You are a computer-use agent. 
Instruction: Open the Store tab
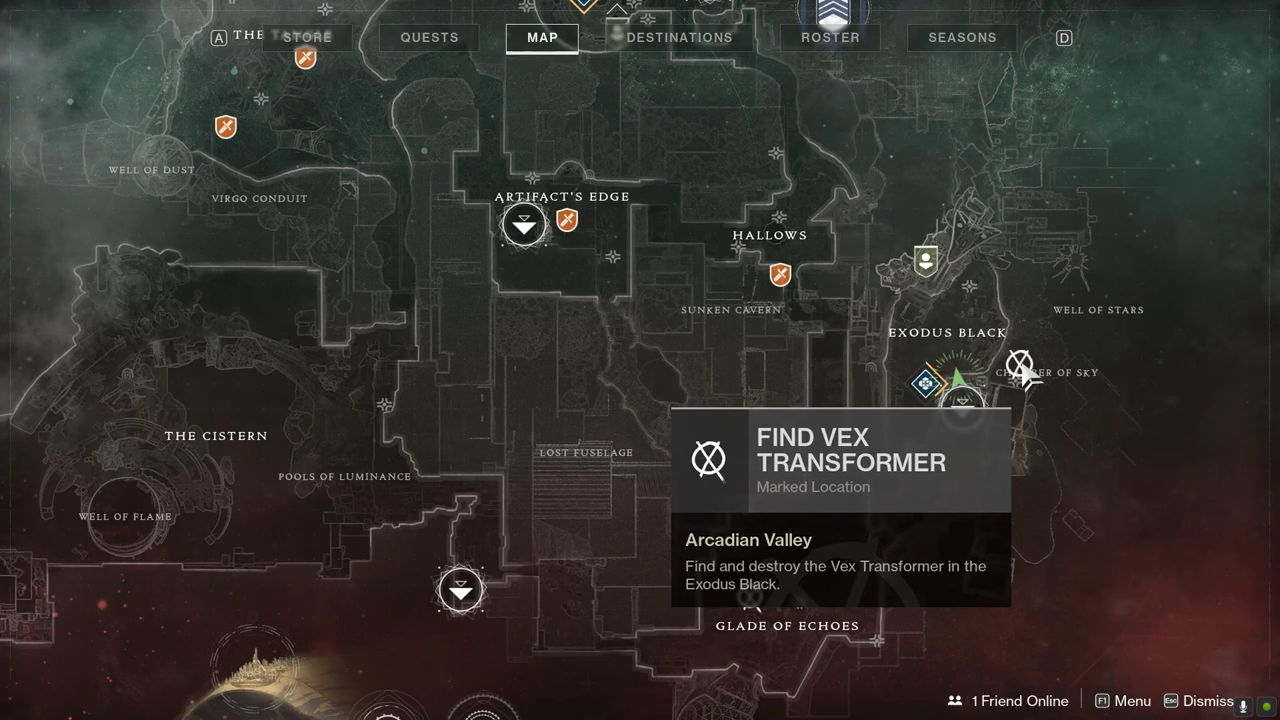(307, 38)
